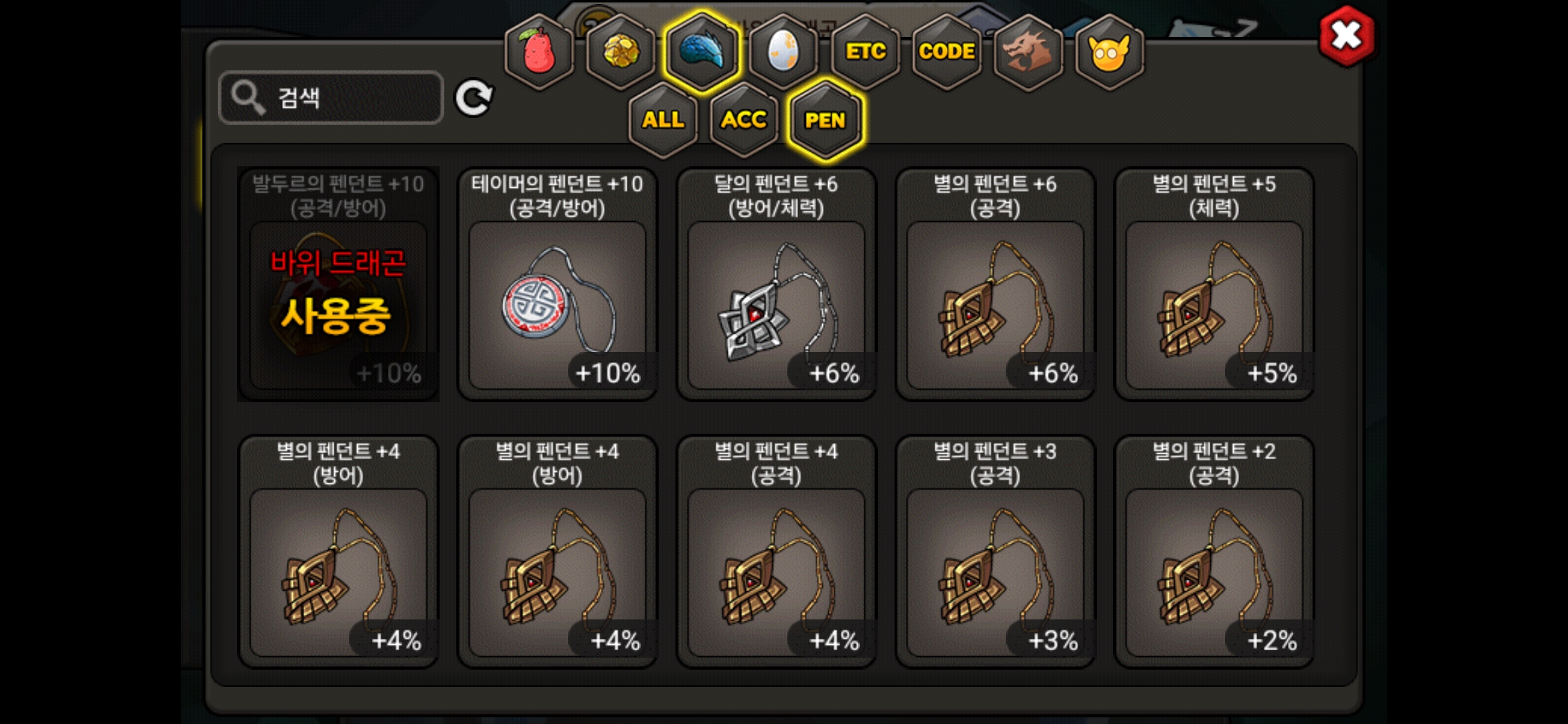Switch to the red fruit category tab
The image size is (1568, 724).
(539, 52)
